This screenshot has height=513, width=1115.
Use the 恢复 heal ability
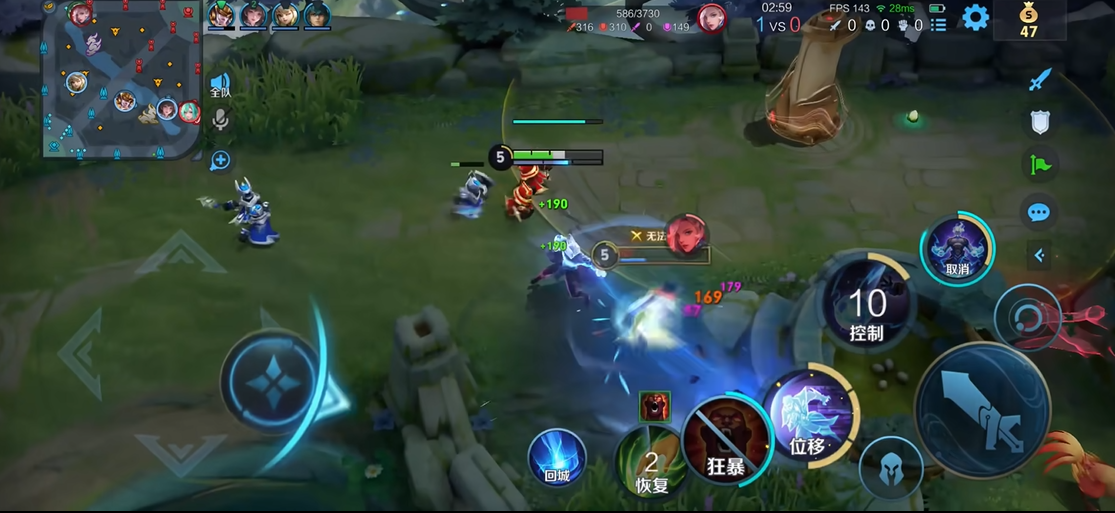[651, 462]
